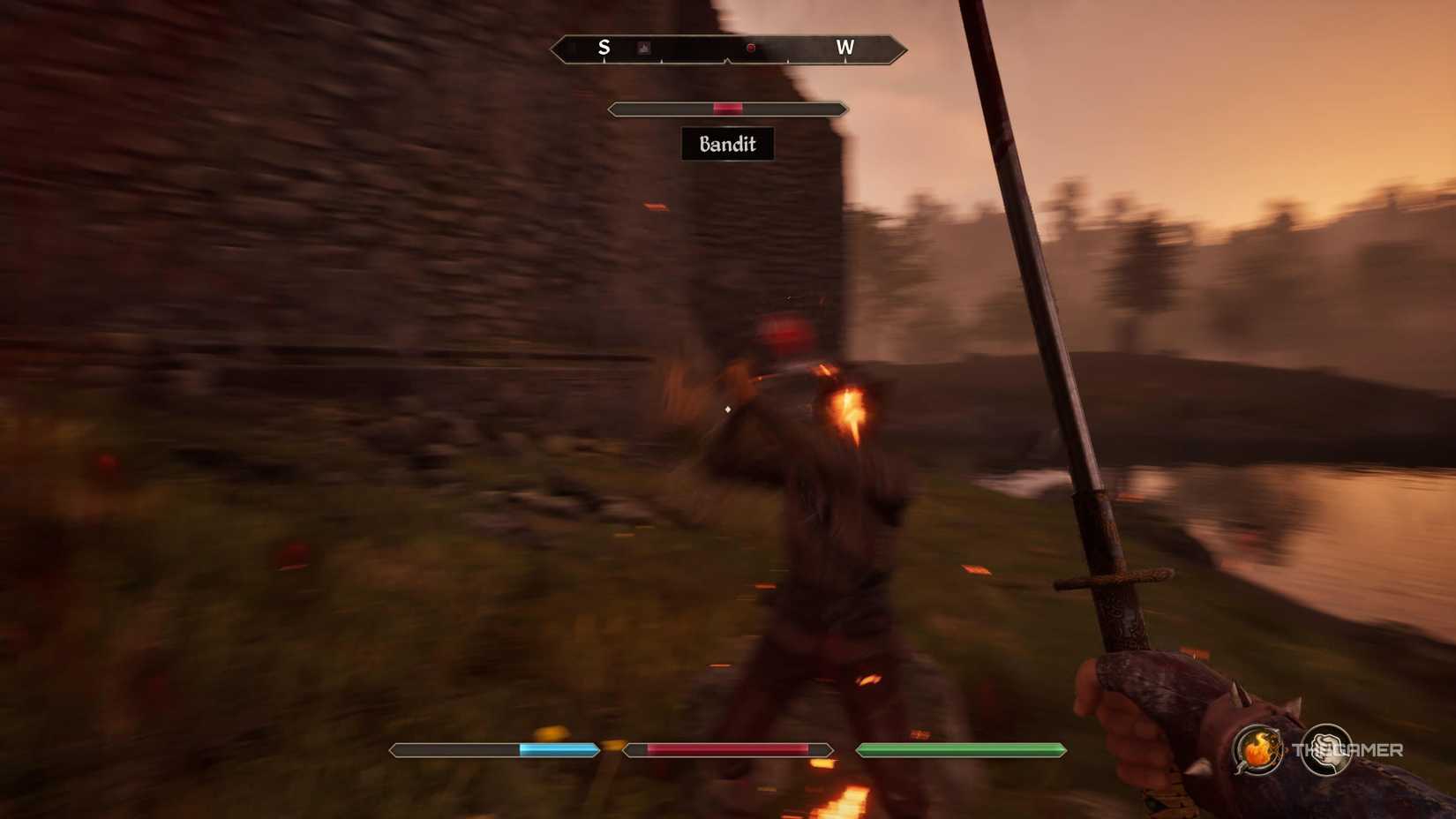Image resolution: width=1456 pixels, height=819 pixels.
Task: Click the W west marker on the compass
Action: (845, 48)
